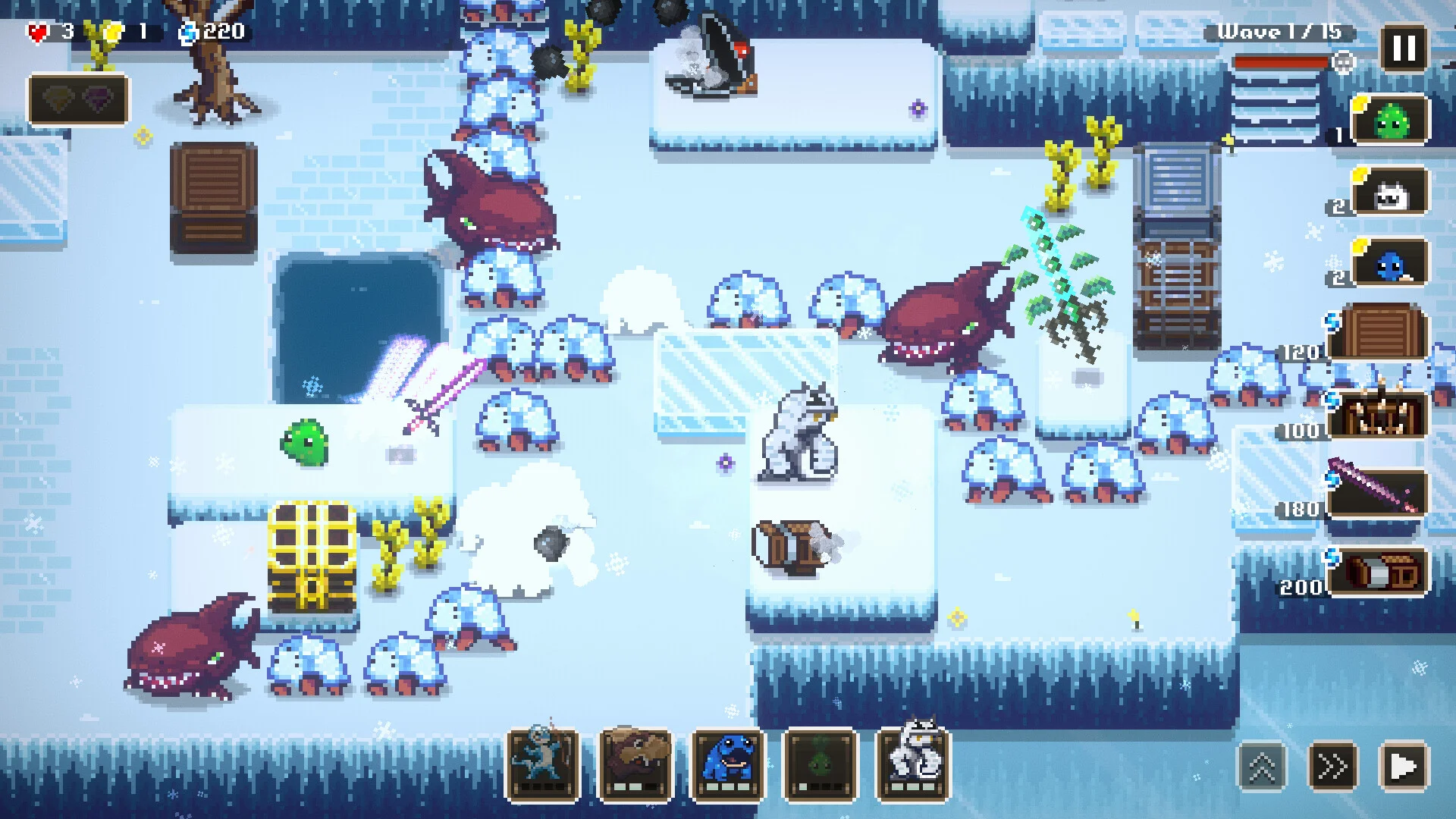
Task: Pick the blue blob shop unit
Action: pyautogui.click(x=1390, y=265)
